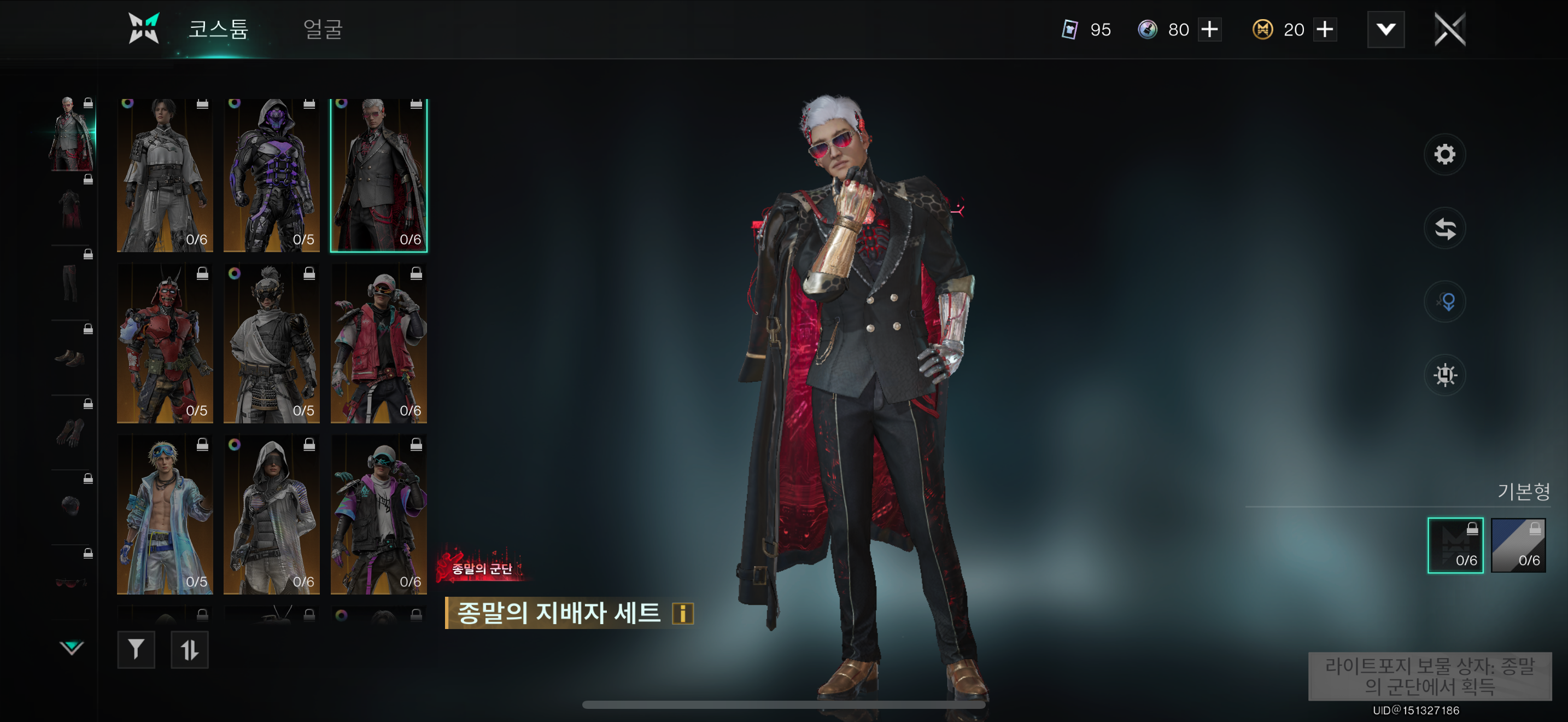Open the gear settings icon
Image resolution: width=1568 pixels, height=722 pixels.
coord(1444,155)
